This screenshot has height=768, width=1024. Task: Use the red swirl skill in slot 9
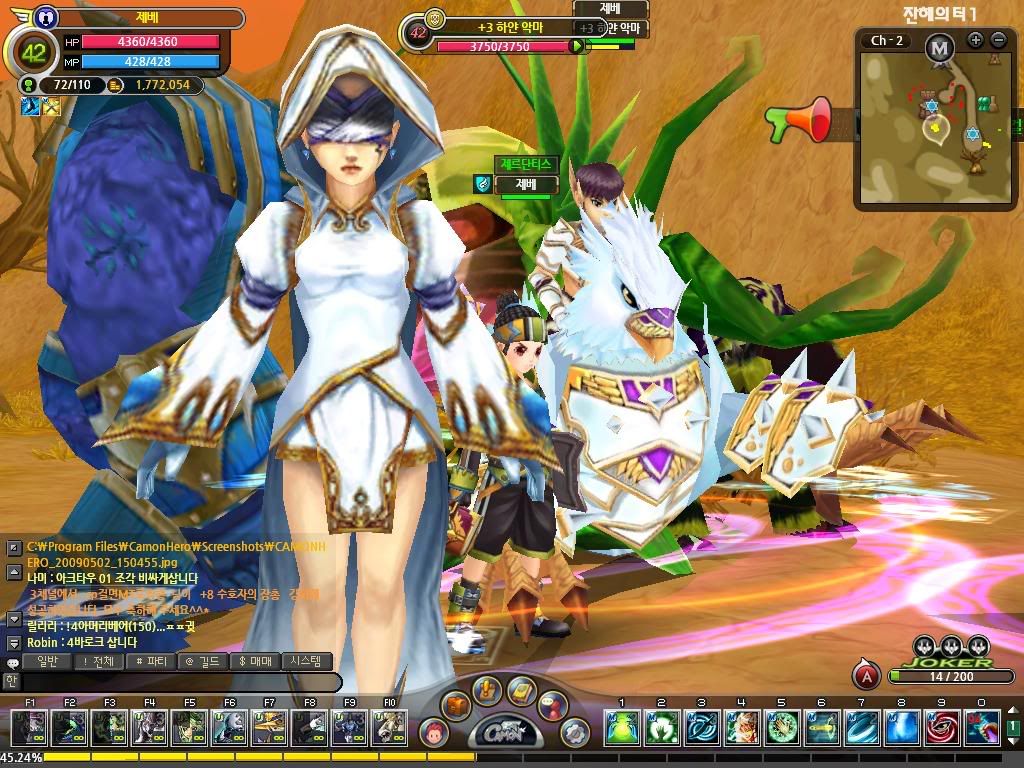pos(940,728)
